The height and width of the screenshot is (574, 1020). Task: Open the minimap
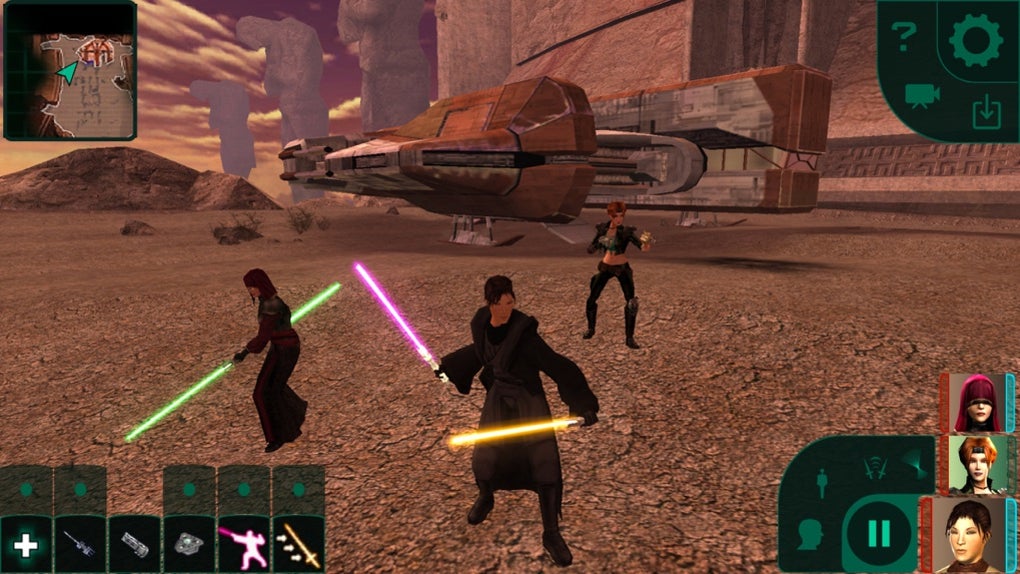coord(70,70)
